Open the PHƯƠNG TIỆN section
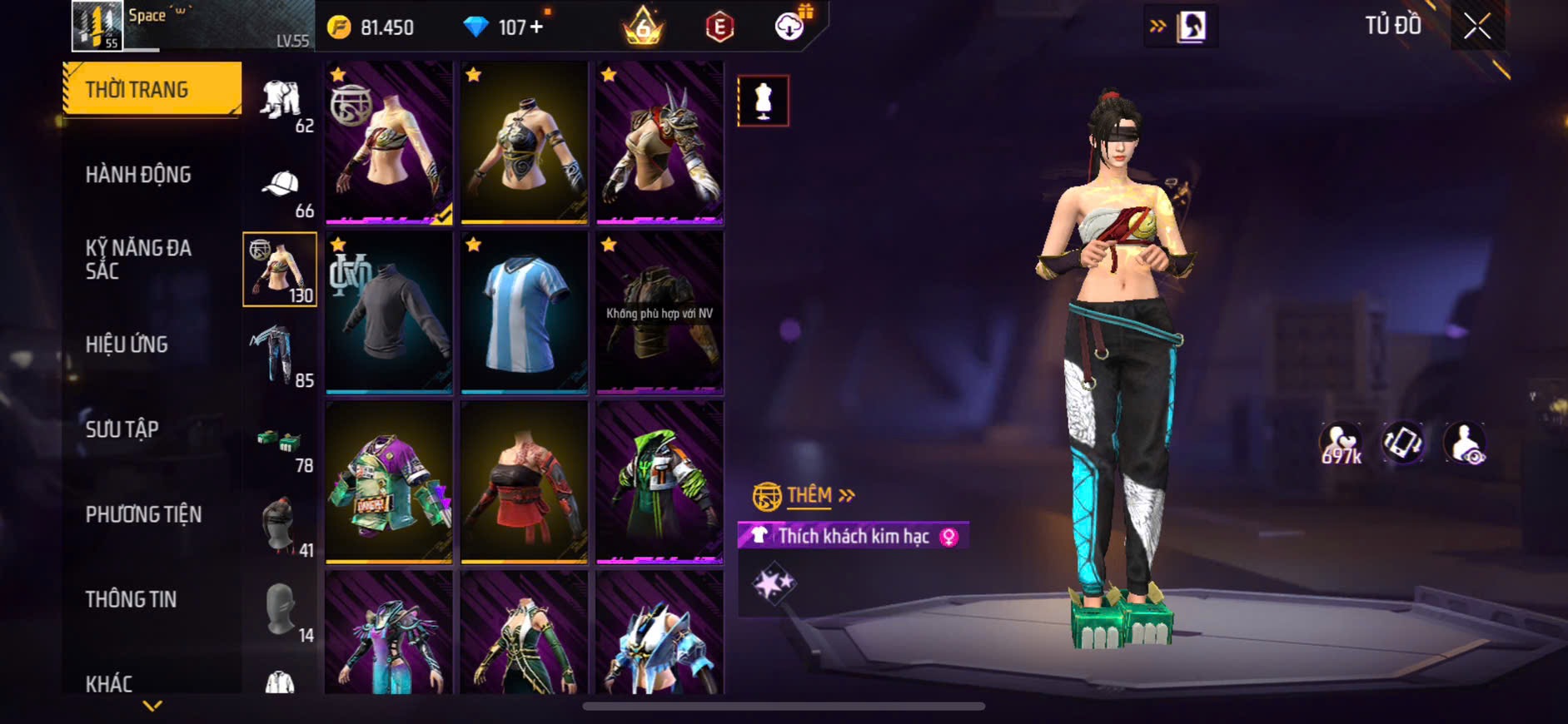Image resolution: width=1568 pixels, height=724 pixels. pyautogui.click(x=143, y=514)
